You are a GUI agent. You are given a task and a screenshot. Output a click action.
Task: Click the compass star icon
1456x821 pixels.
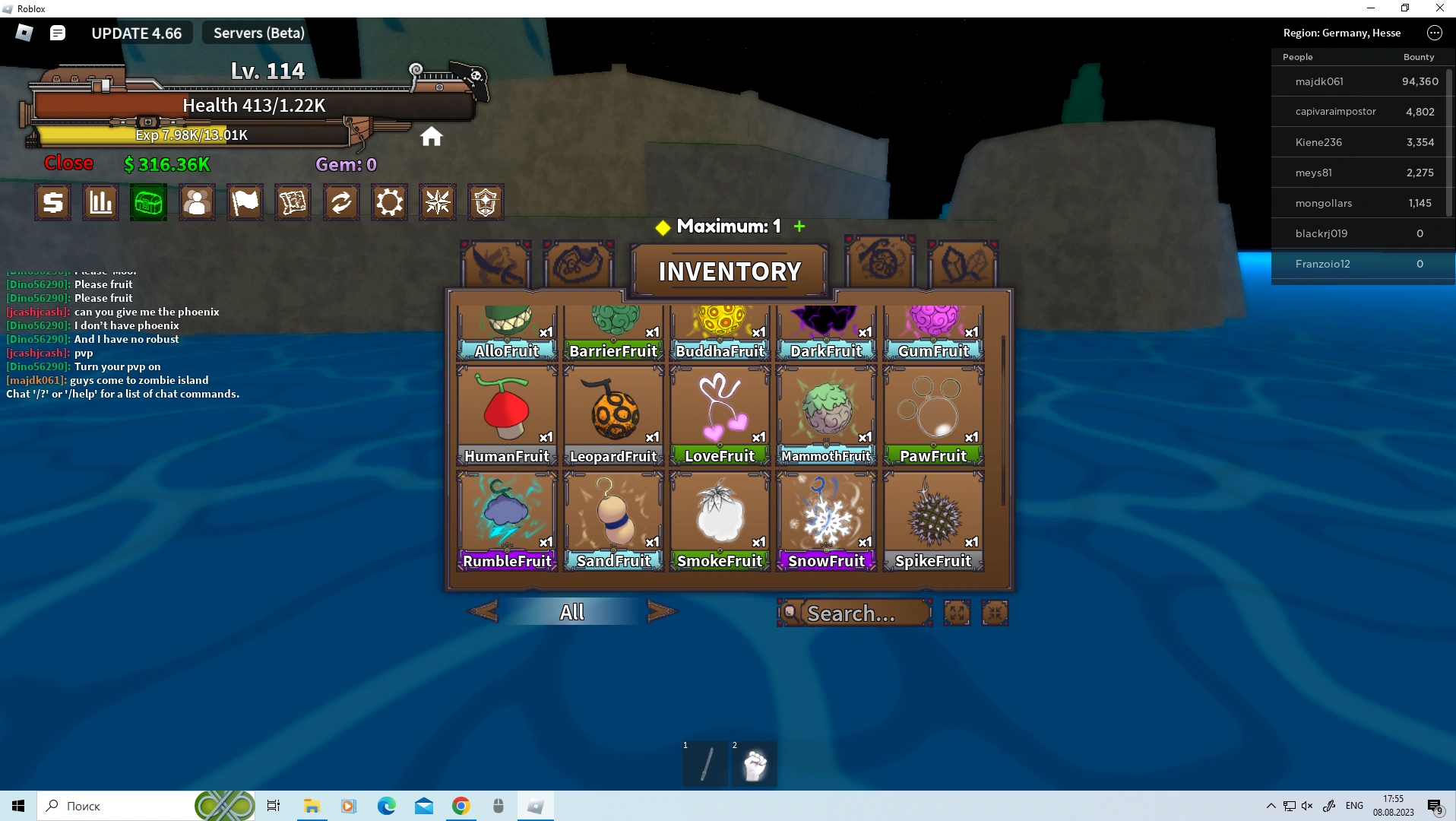coord(437,202)
